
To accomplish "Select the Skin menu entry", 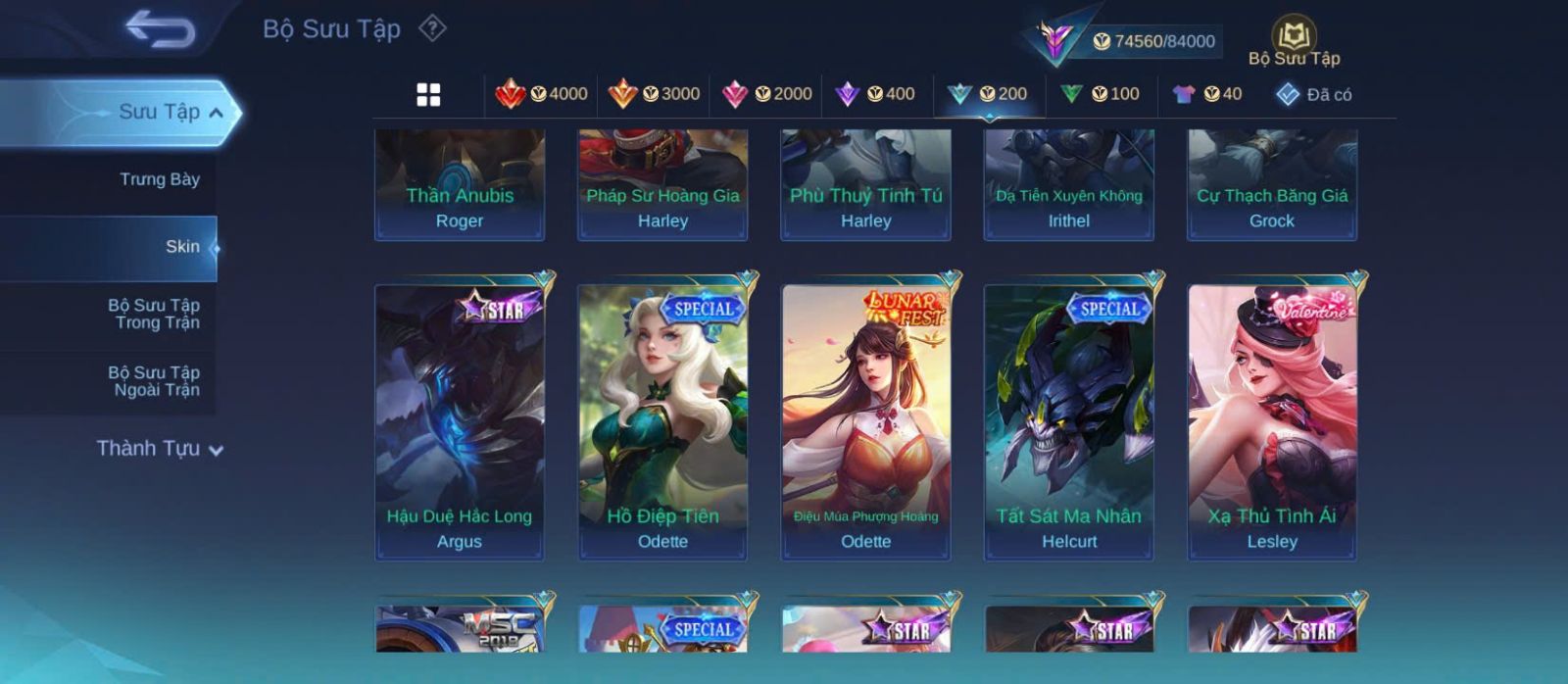I will pos(181,247).
